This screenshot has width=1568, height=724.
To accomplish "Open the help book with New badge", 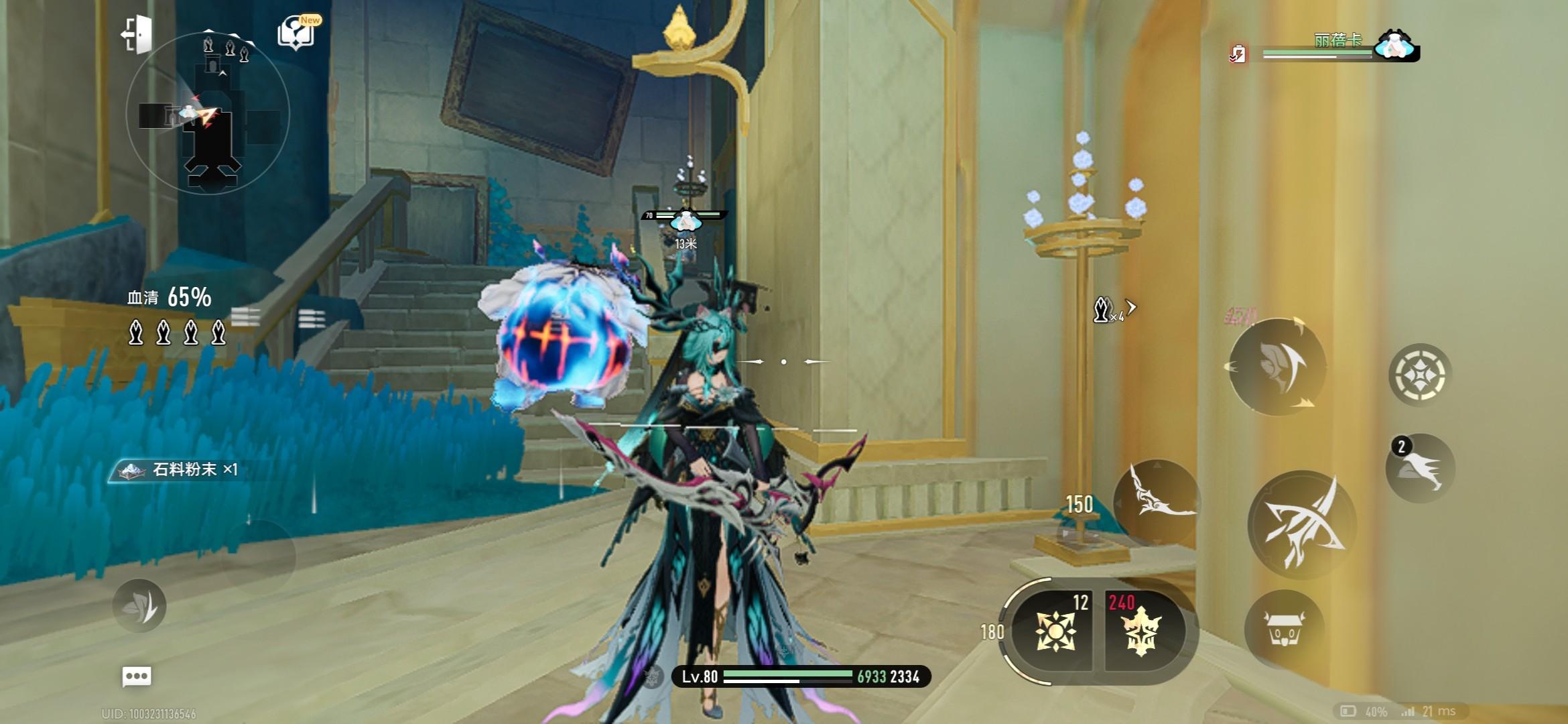I will (x=297, y=32).
